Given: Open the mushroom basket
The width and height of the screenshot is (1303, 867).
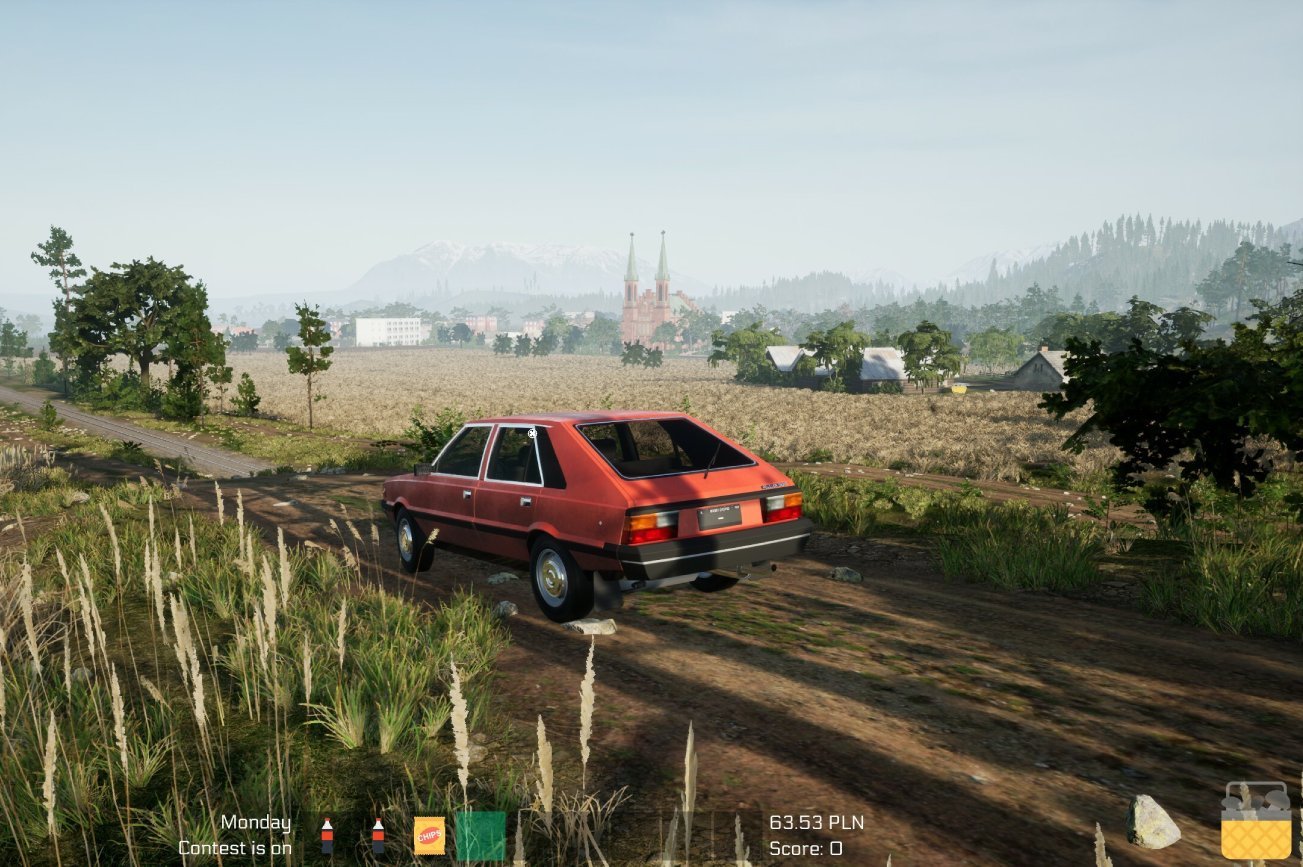Looking at the screenshot, I should (1256, 822).
